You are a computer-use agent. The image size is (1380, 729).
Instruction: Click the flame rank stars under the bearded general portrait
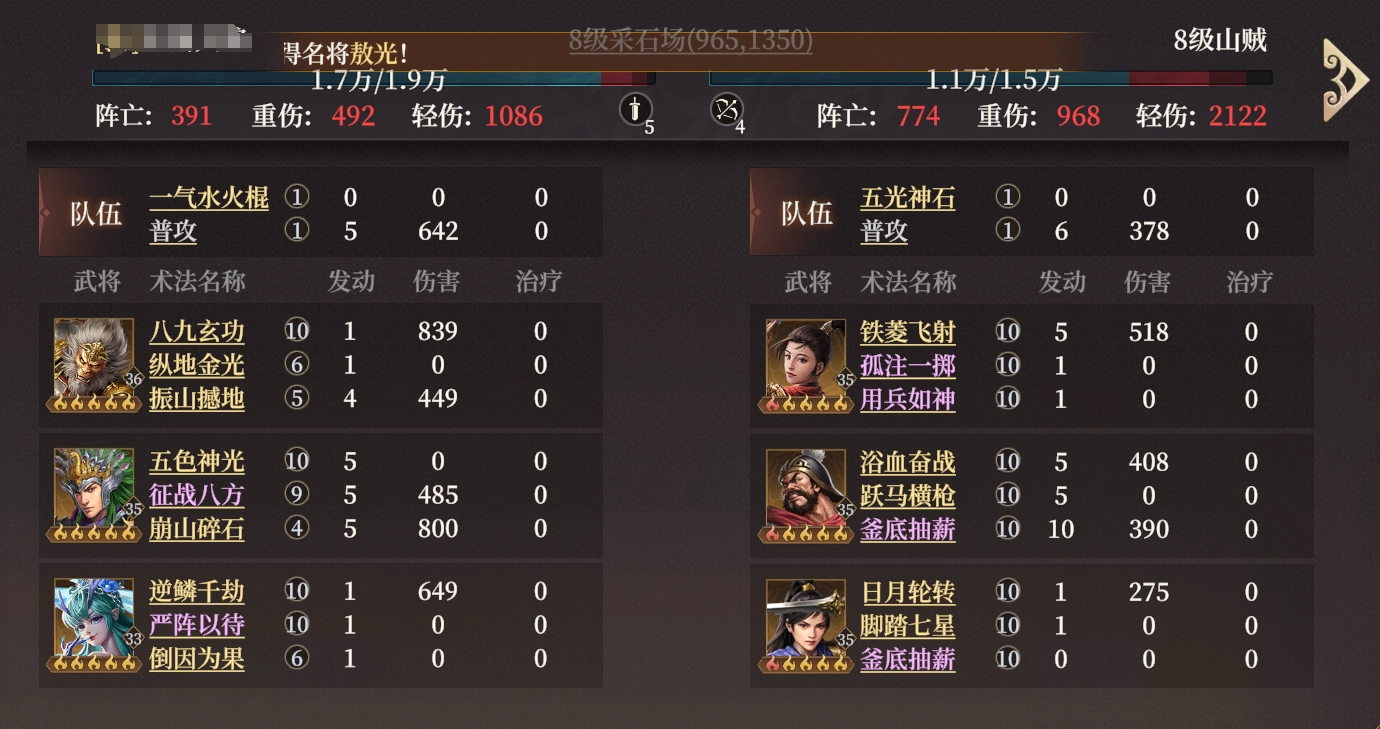(x=806, y=535)
